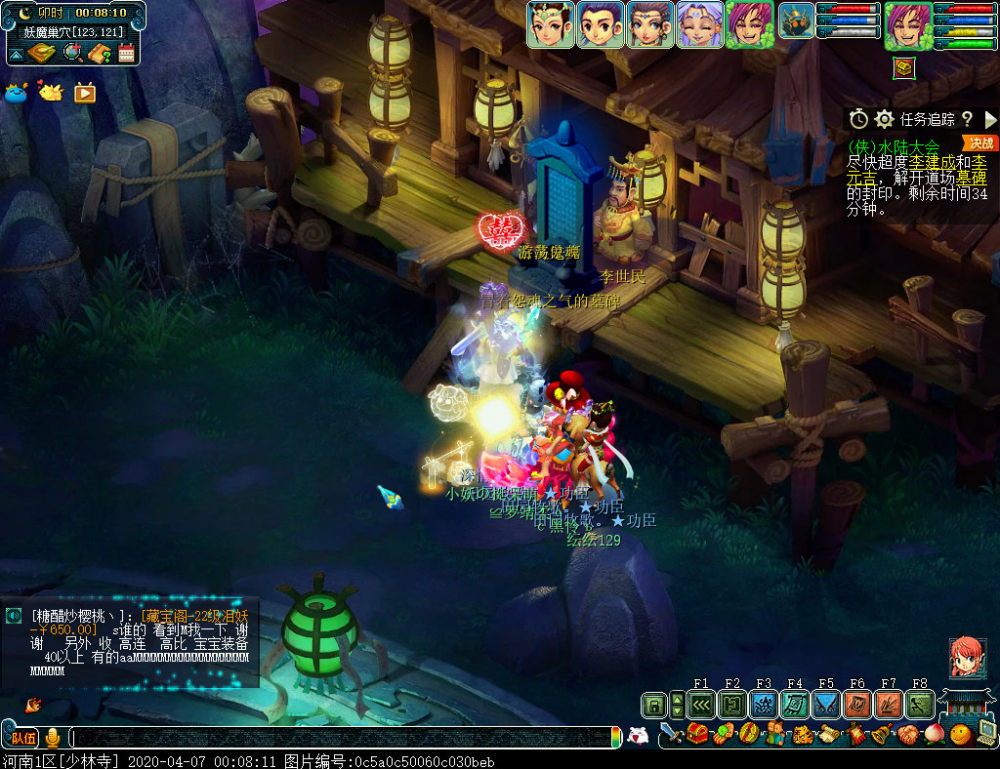Open the help book with question mark
This screenshot has height=769, width=1000.
98,53
